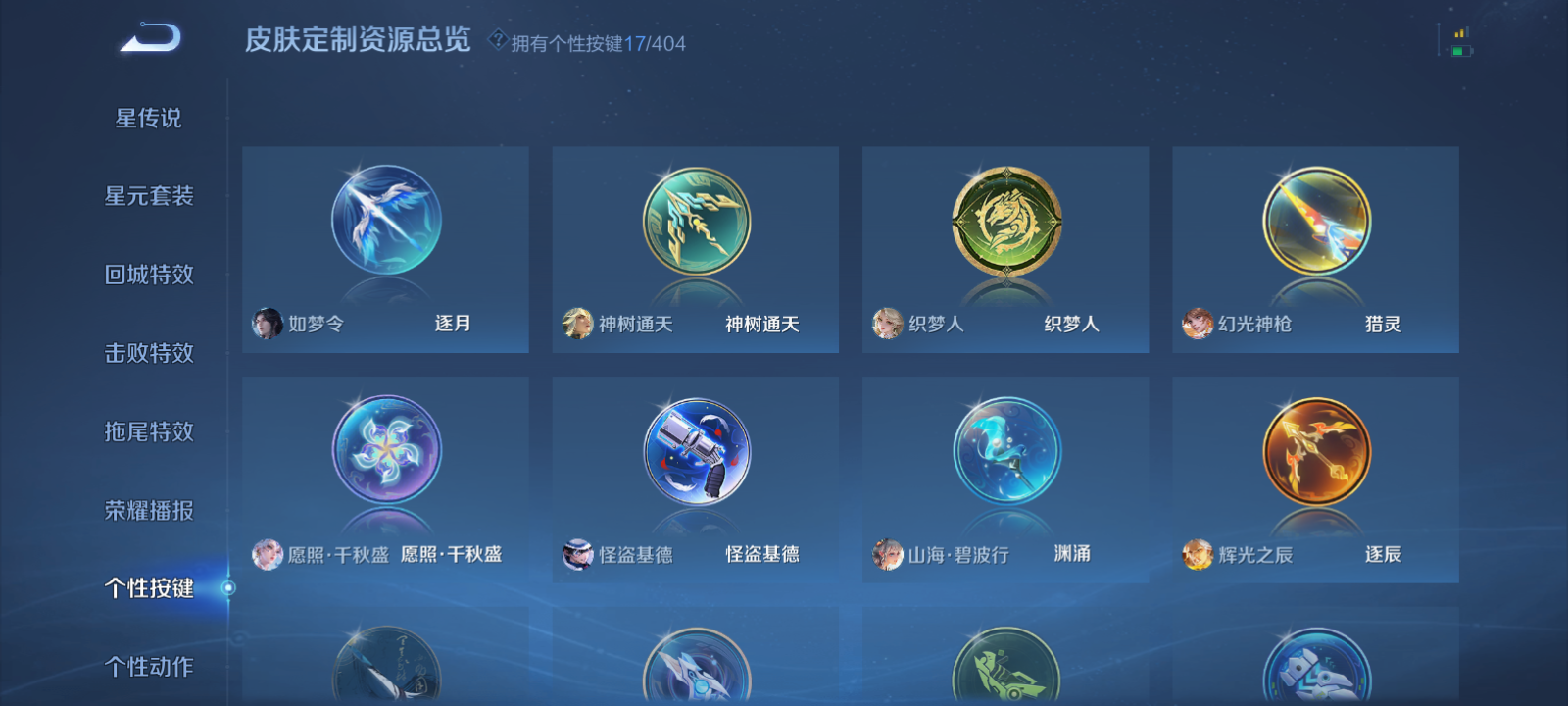
Task: Open the 击败特效 section
Action: tap(151, 353)
